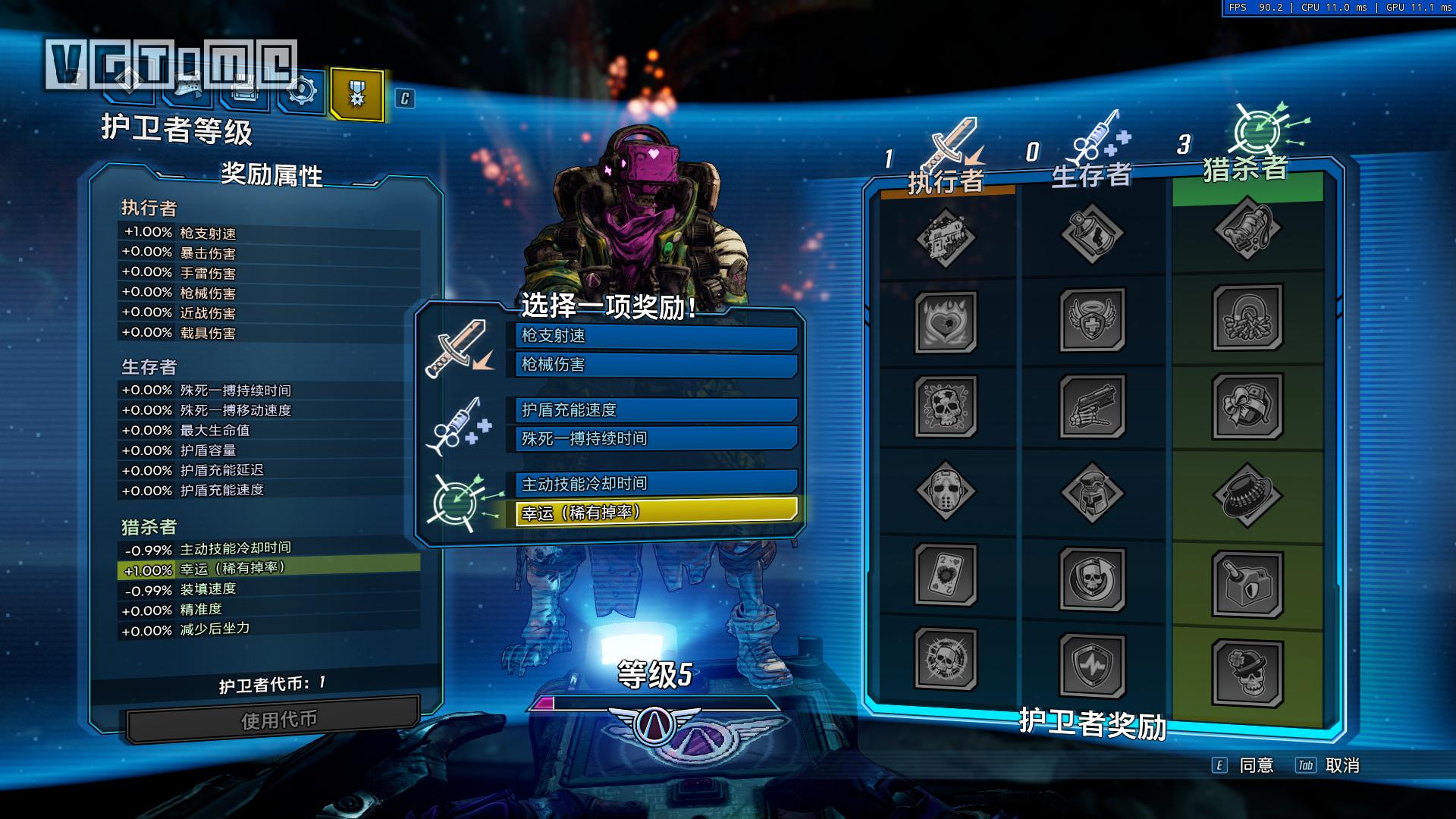Choose the heartbeat shield perk icon

pyautogui.click(x=1091, y=664)
